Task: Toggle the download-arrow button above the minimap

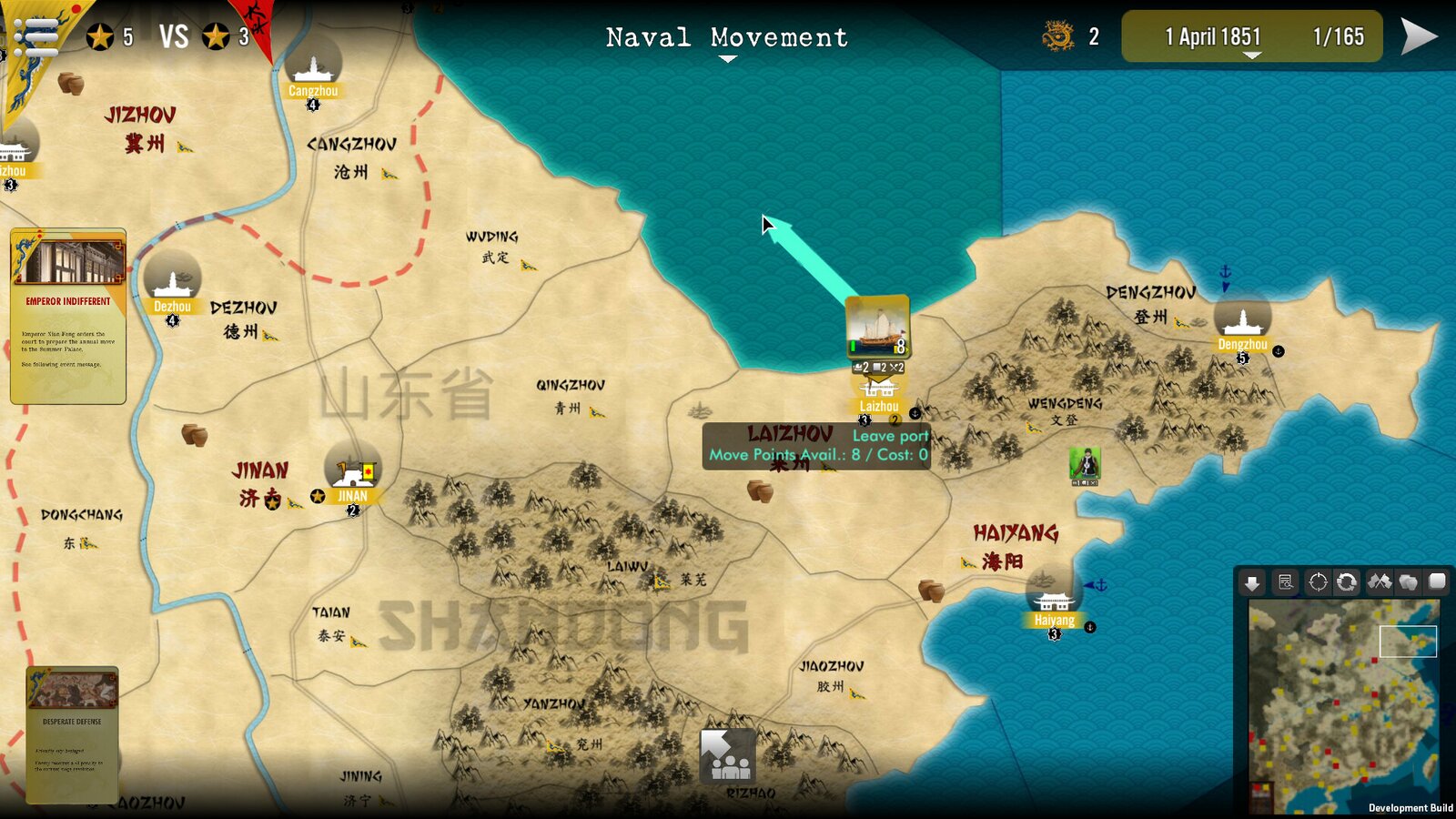Action: 1251,582
